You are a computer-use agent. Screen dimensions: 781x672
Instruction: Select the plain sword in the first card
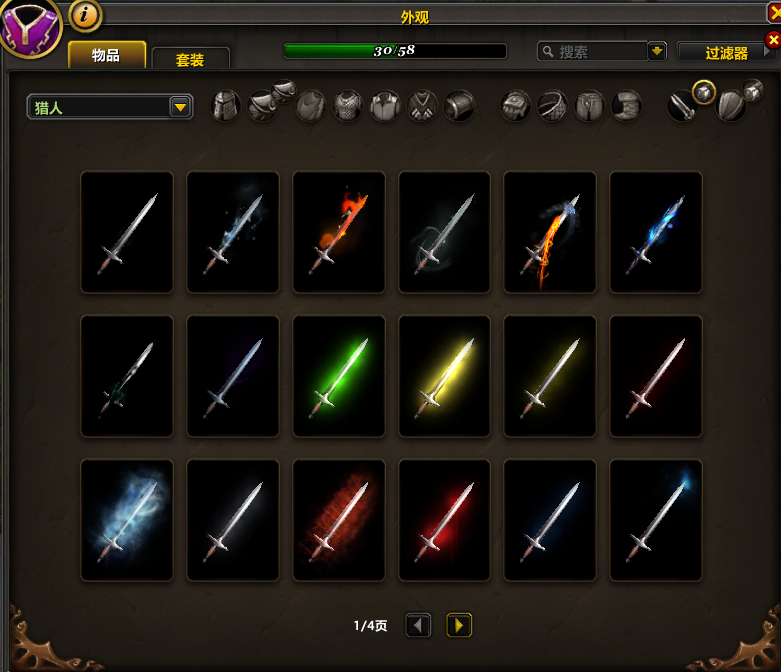(127, 233)
